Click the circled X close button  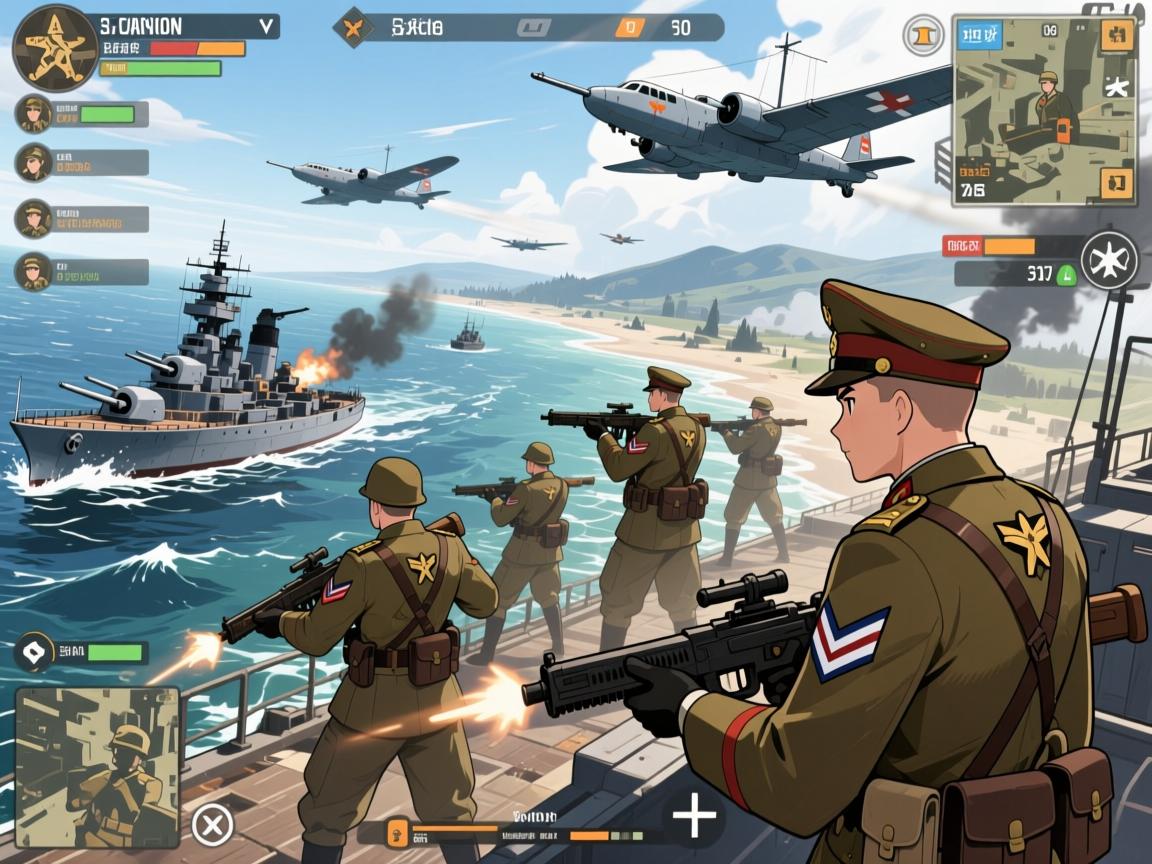pyautogui.click(x=212, y=825)
